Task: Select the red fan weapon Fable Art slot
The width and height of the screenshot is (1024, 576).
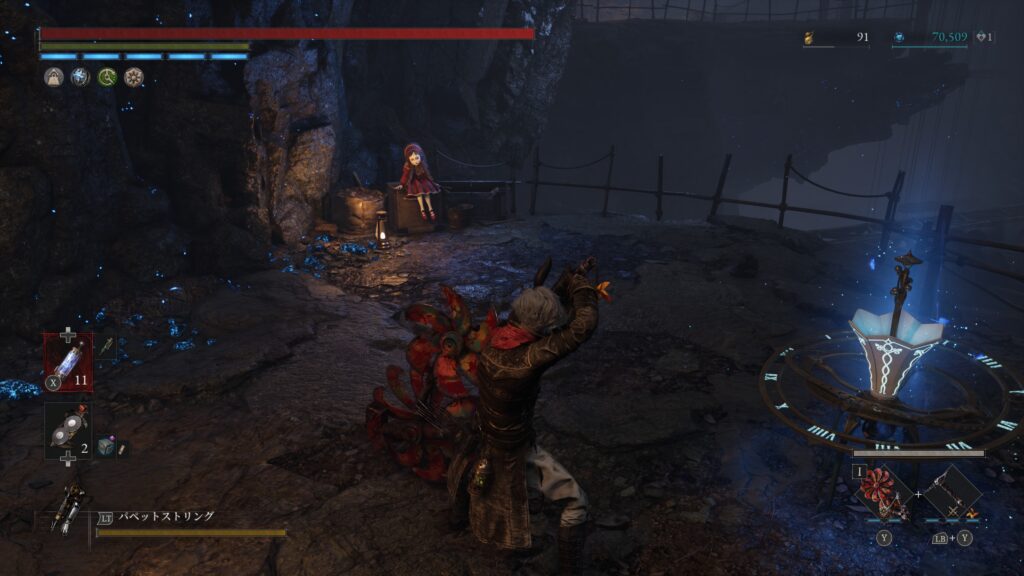Action: [x=885, y=492]
